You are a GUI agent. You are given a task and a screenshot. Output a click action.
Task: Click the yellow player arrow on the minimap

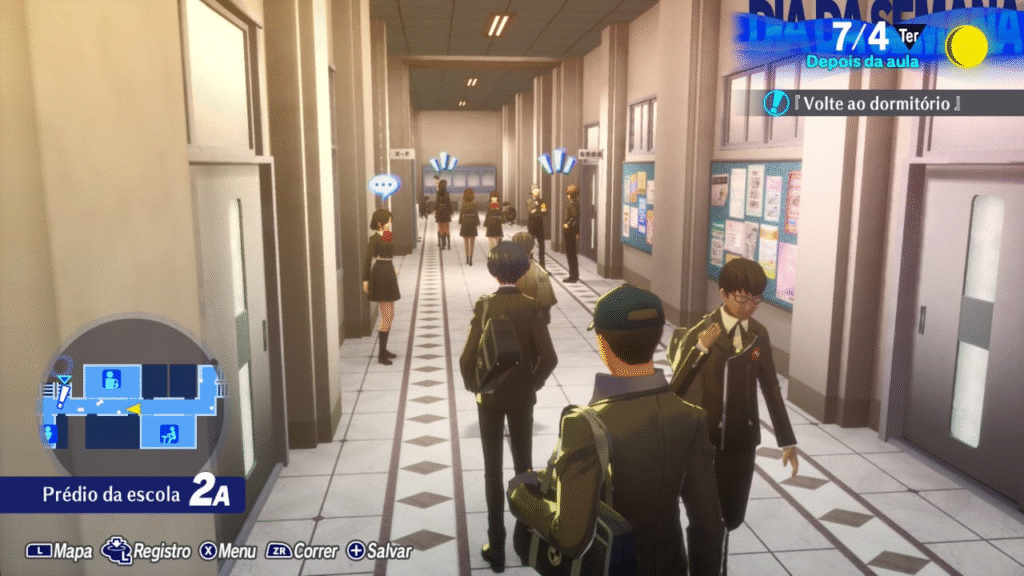point(133,409)
